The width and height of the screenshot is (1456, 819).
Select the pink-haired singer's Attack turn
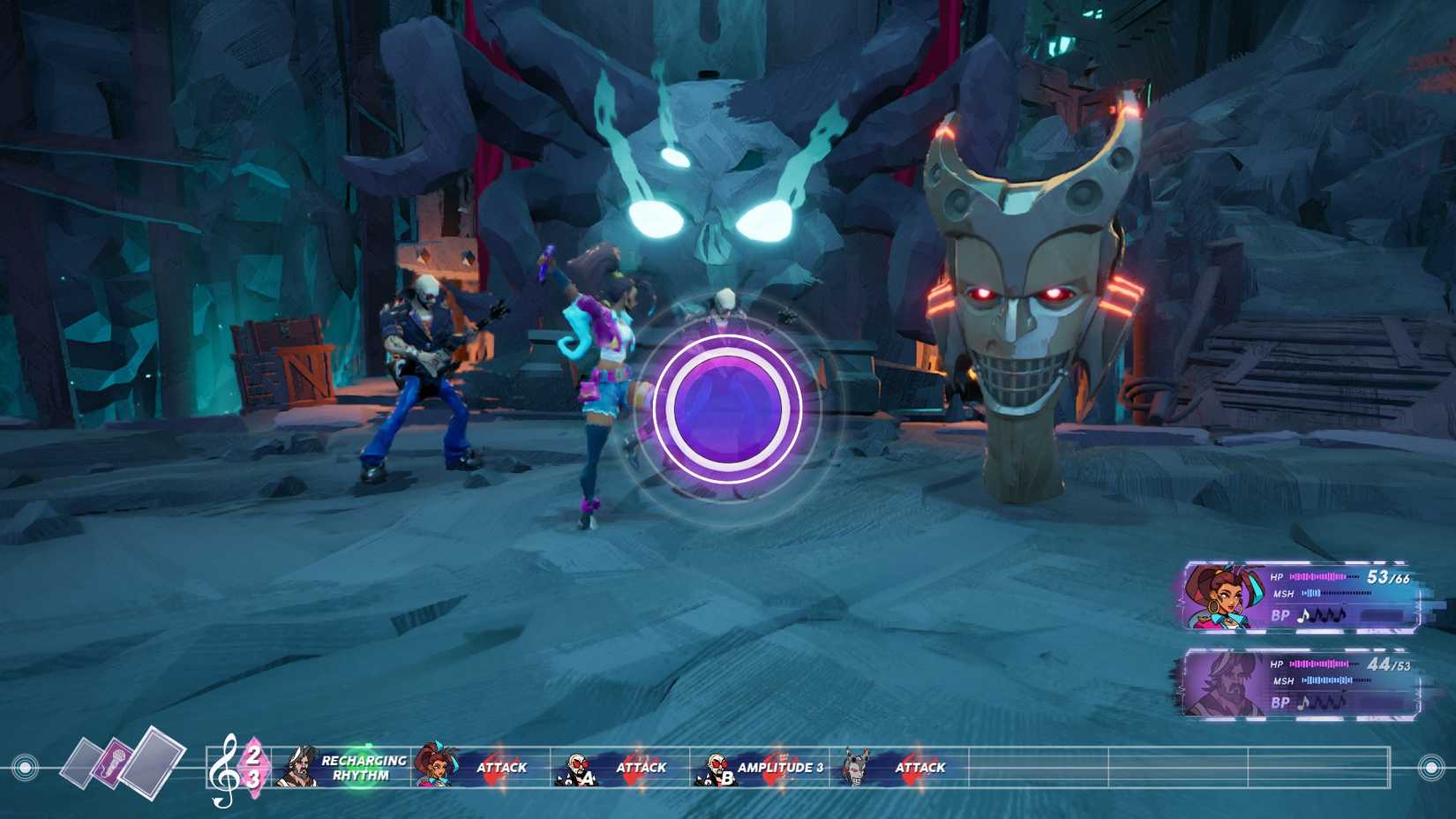[481, 767]
